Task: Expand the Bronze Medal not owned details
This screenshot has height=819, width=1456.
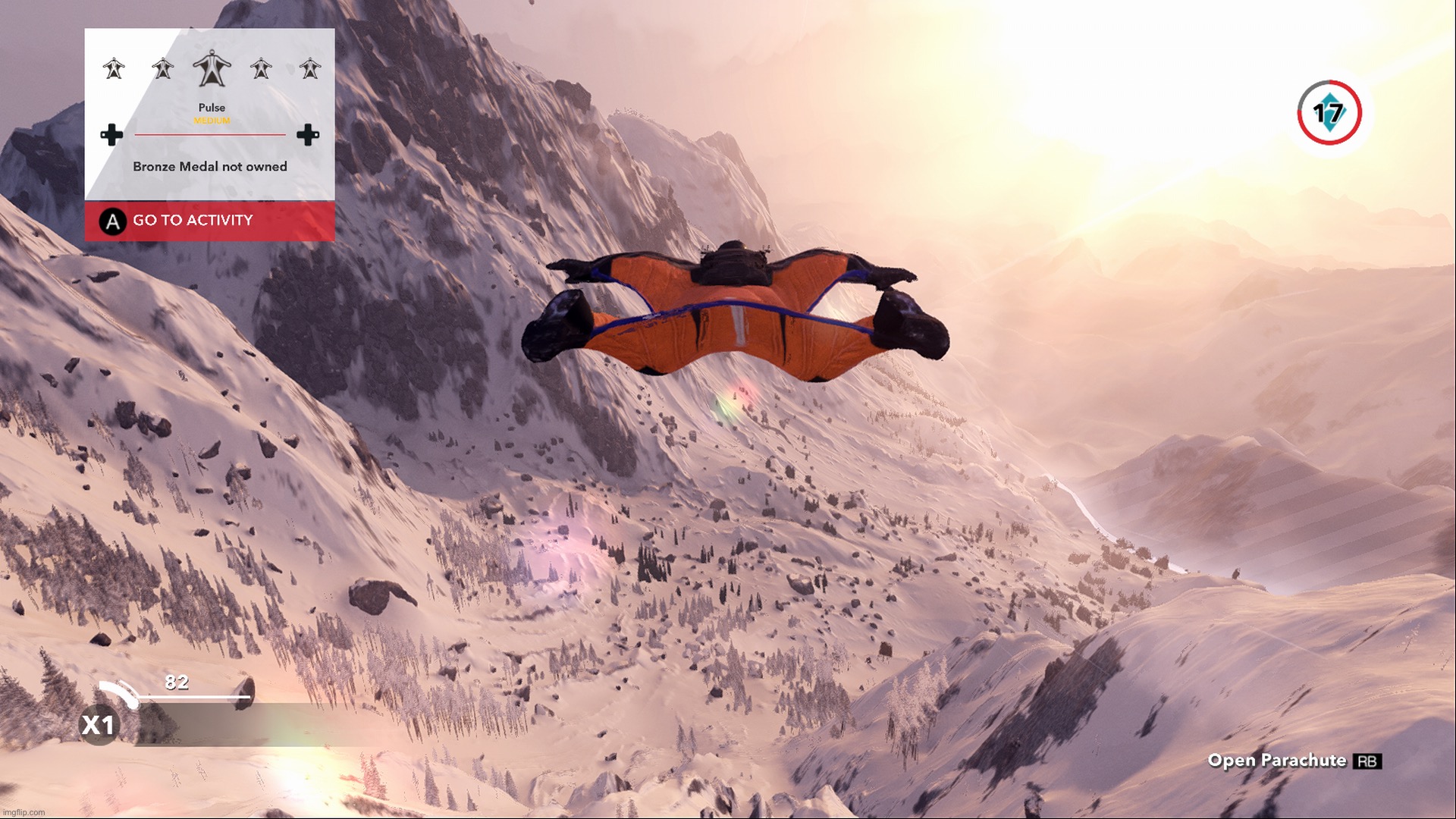Action: (x=210, y=166)
